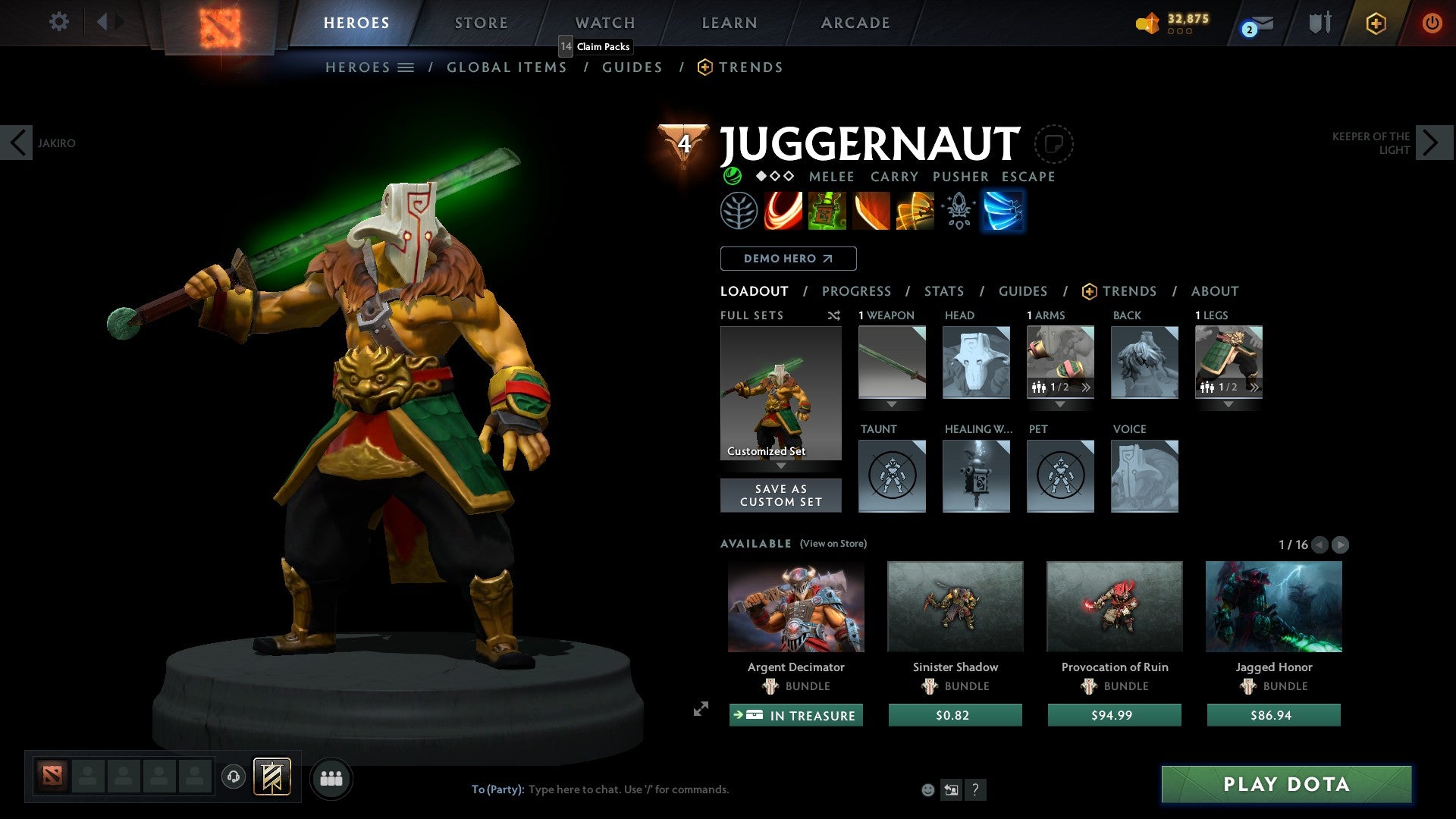Toggle the Pet slot in loadout
The image size is (1456, 819).
click(x=1060, y=475)
